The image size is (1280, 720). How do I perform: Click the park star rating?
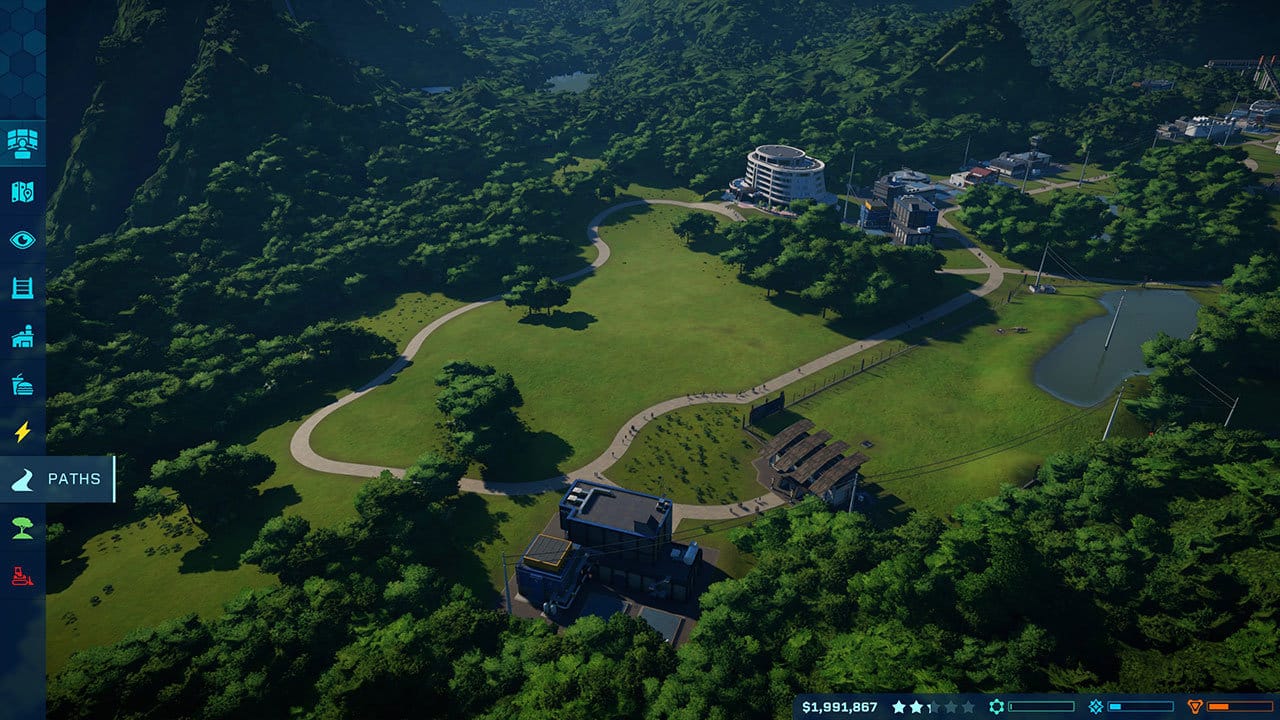(x=930, y=707)
